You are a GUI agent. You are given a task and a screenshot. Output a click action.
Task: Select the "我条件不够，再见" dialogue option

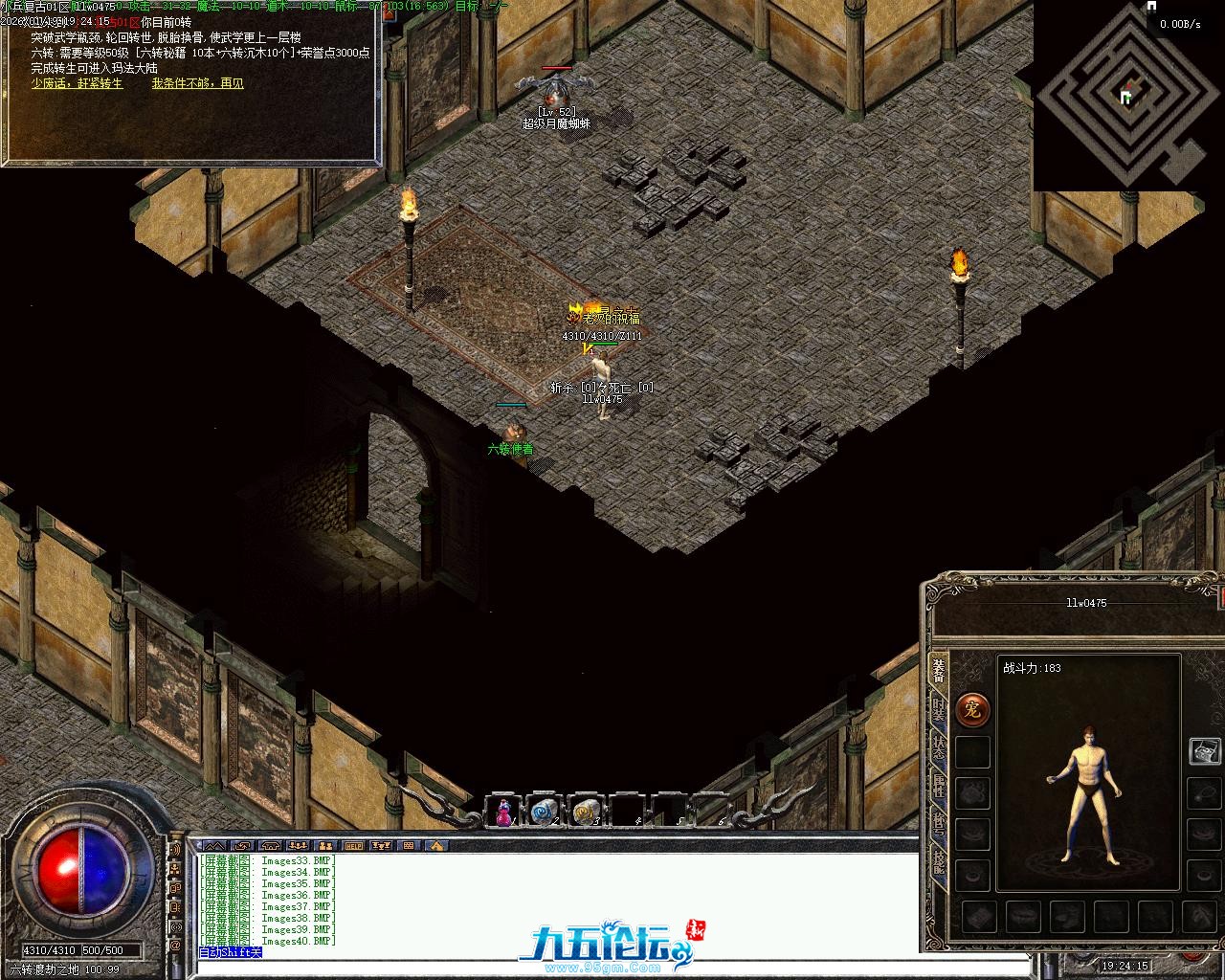[197, 83]
